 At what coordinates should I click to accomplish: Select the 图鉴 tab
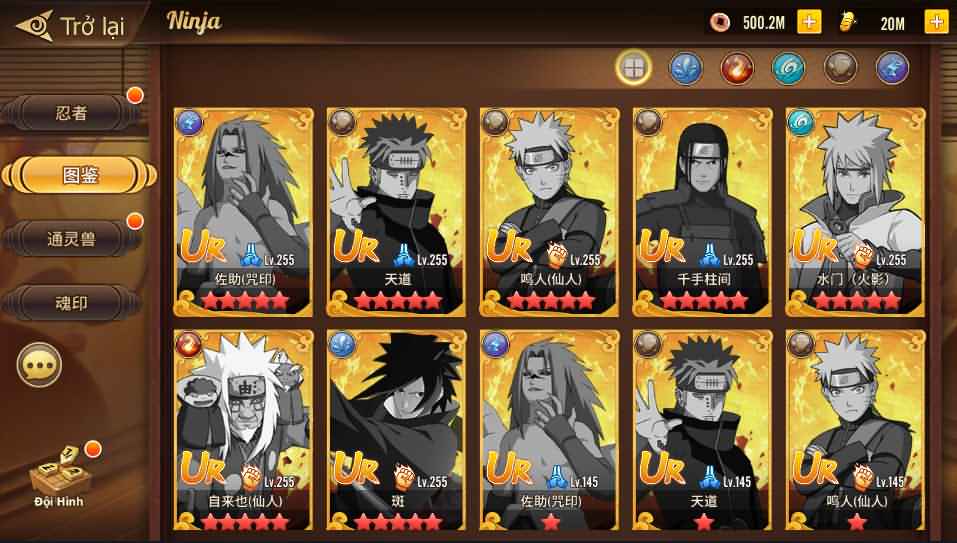coord(79,176)
